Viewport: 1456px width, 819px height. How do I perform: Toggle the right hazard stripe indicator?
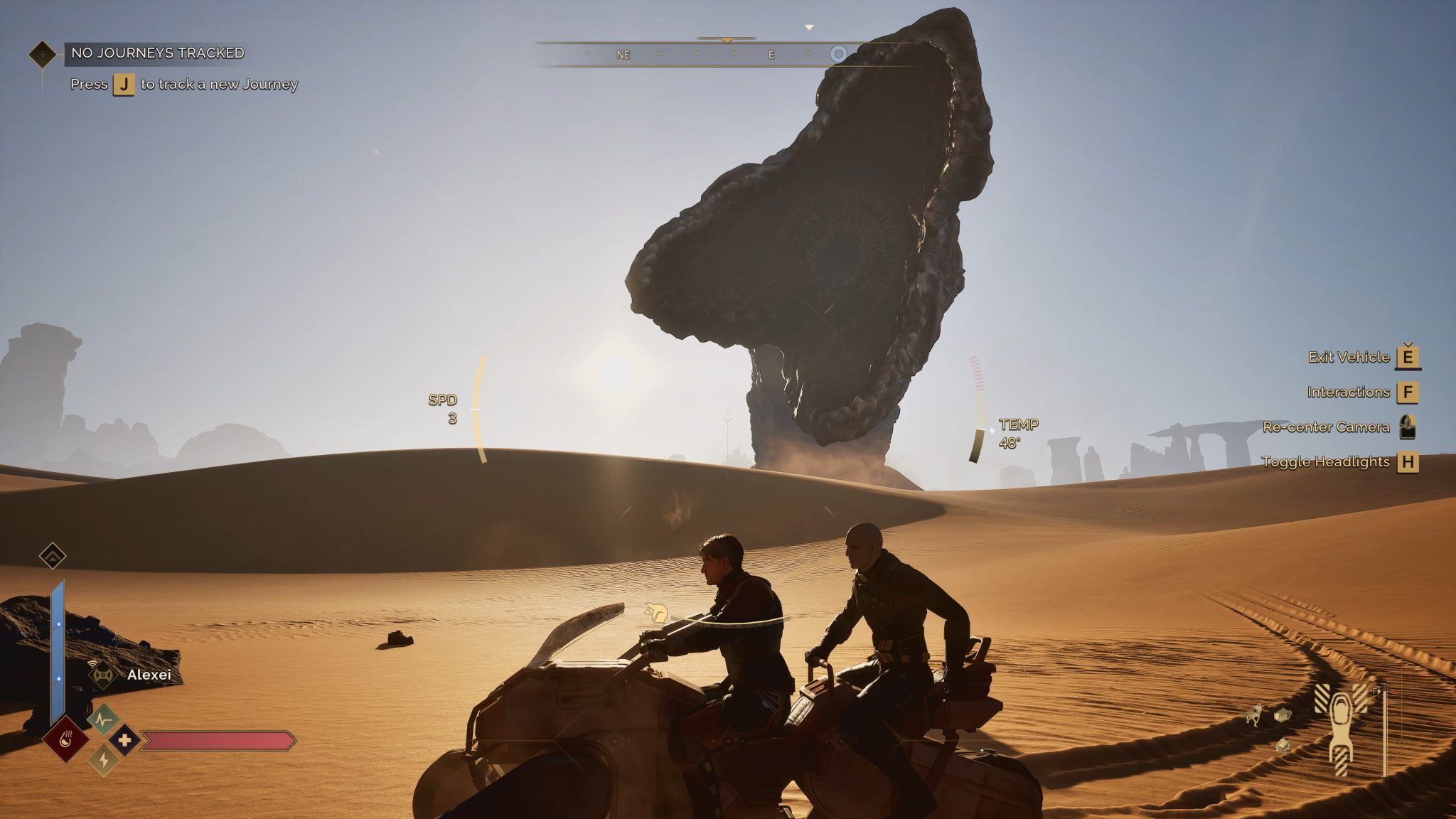coord(1360,698)
